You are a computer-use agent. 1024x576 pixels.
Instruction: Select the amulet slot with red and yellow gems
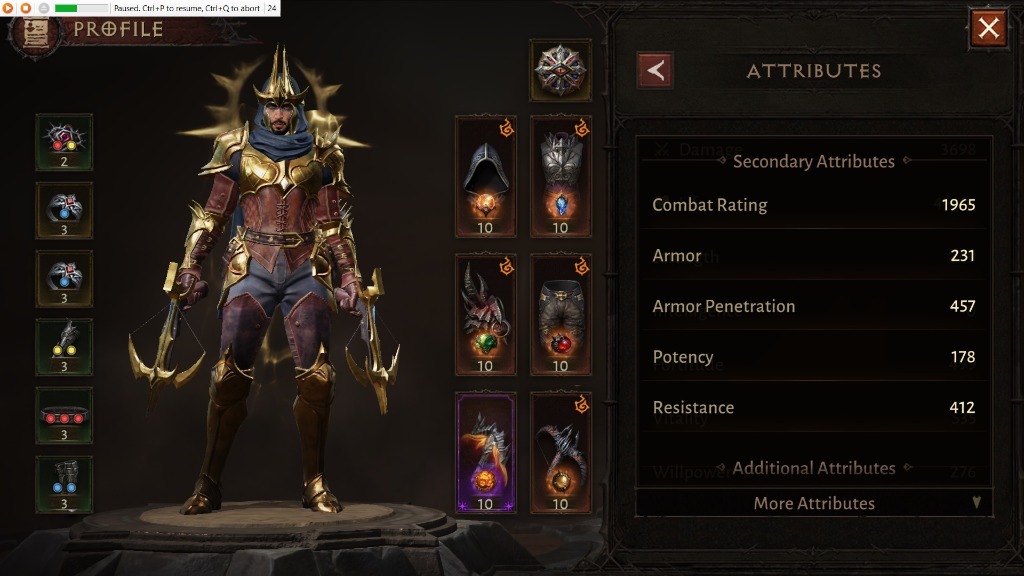click(x=64, y=142)
